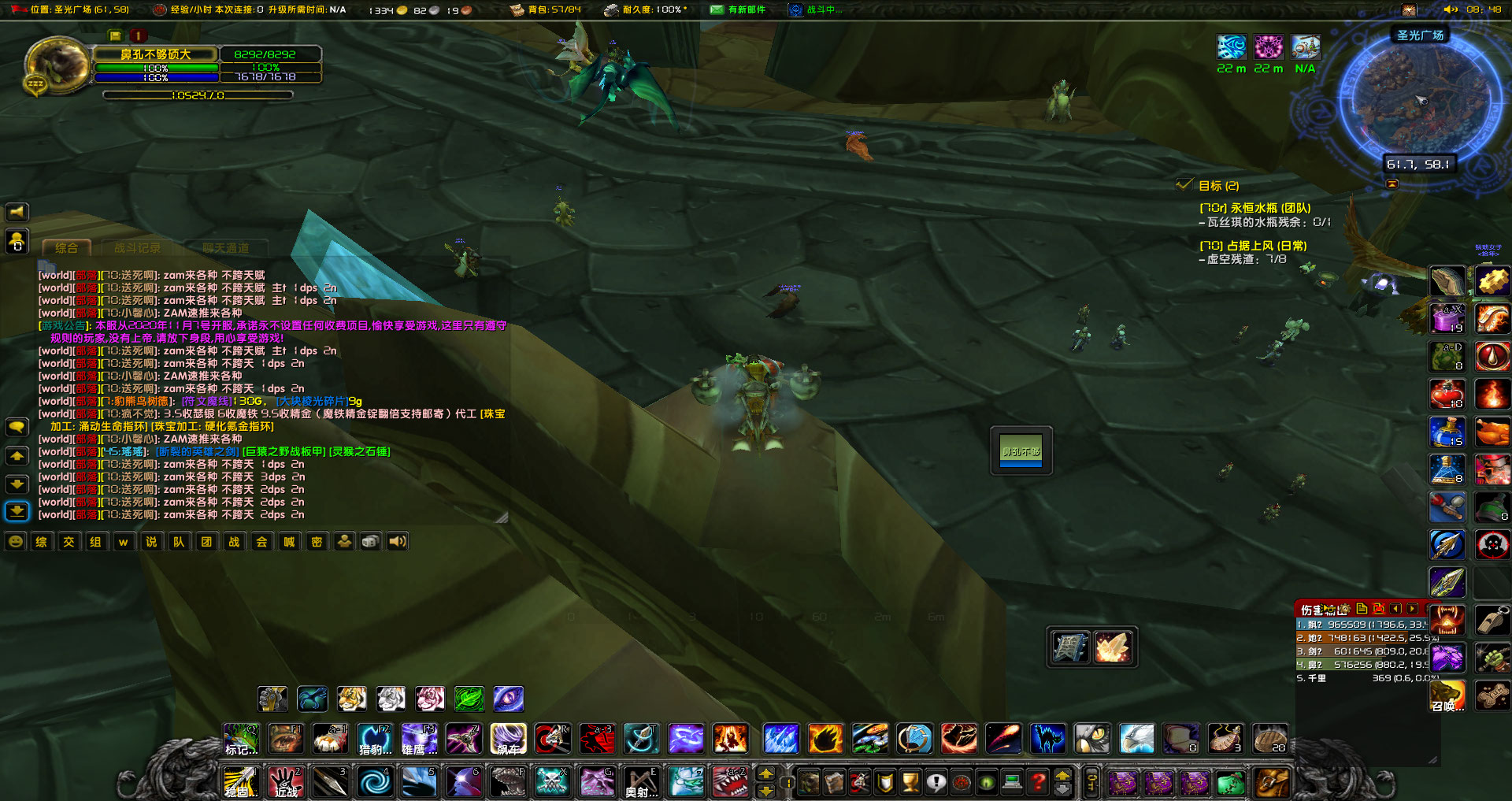This screenshot has width=1512, height=801.
Task: Switch to the 聊天通道 chat tab
Action: coord(227,248)
